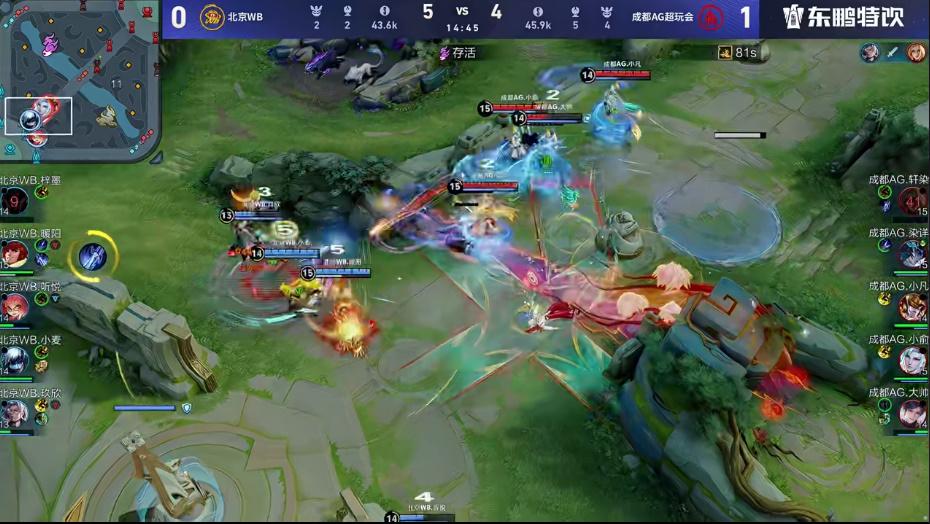The height and width of the screenshot is (524, 930).
Task: Click the 北京WB team logo
Action: click(212, 17)
